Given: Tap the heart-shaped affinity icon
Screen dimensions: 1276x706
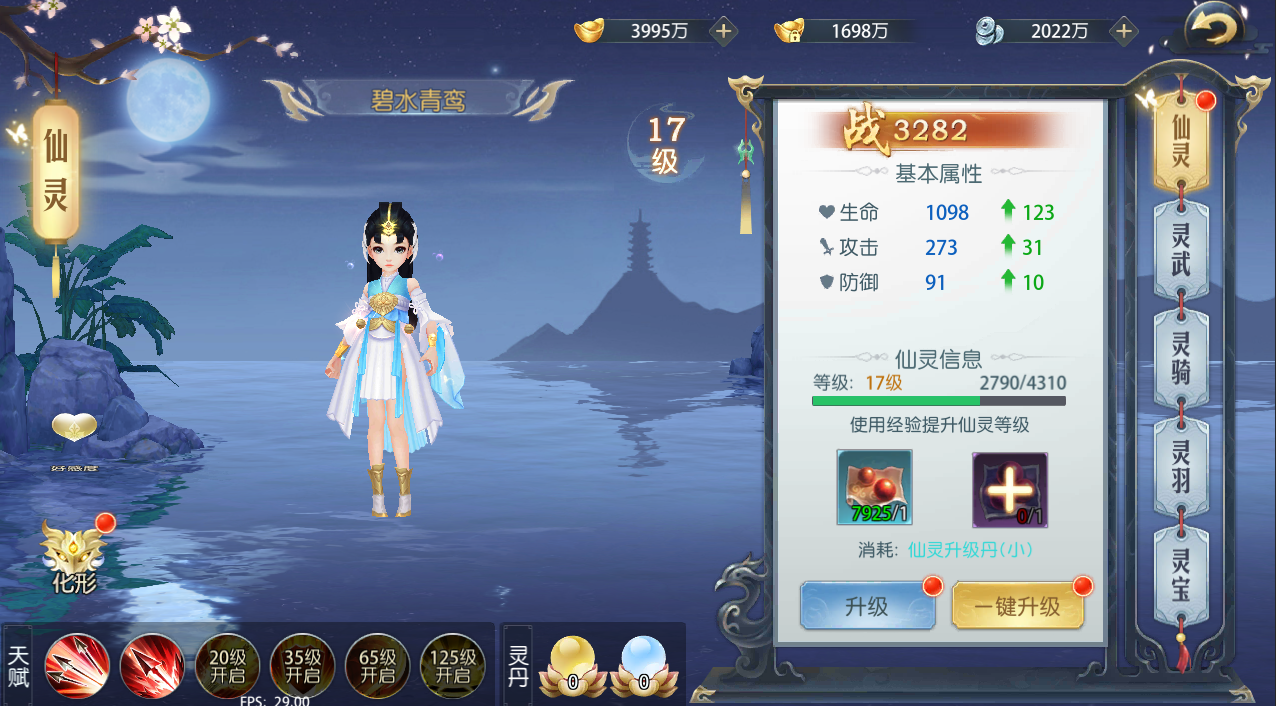Looking at the screenshot, I should 75,431.
